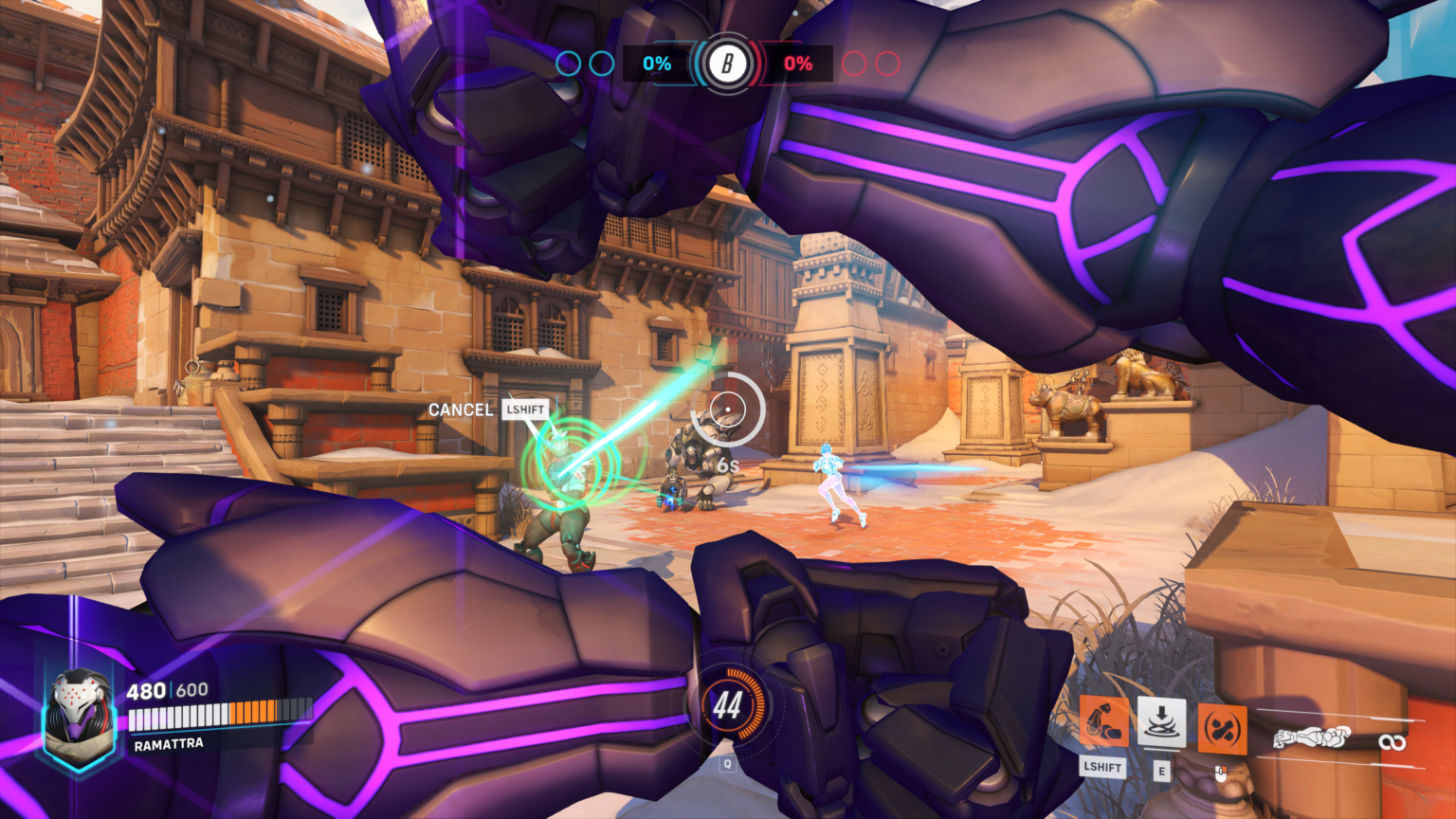Toggle the rightmost red capture circle
Viewport: 1456px width, 819px height.
[888, 64]
